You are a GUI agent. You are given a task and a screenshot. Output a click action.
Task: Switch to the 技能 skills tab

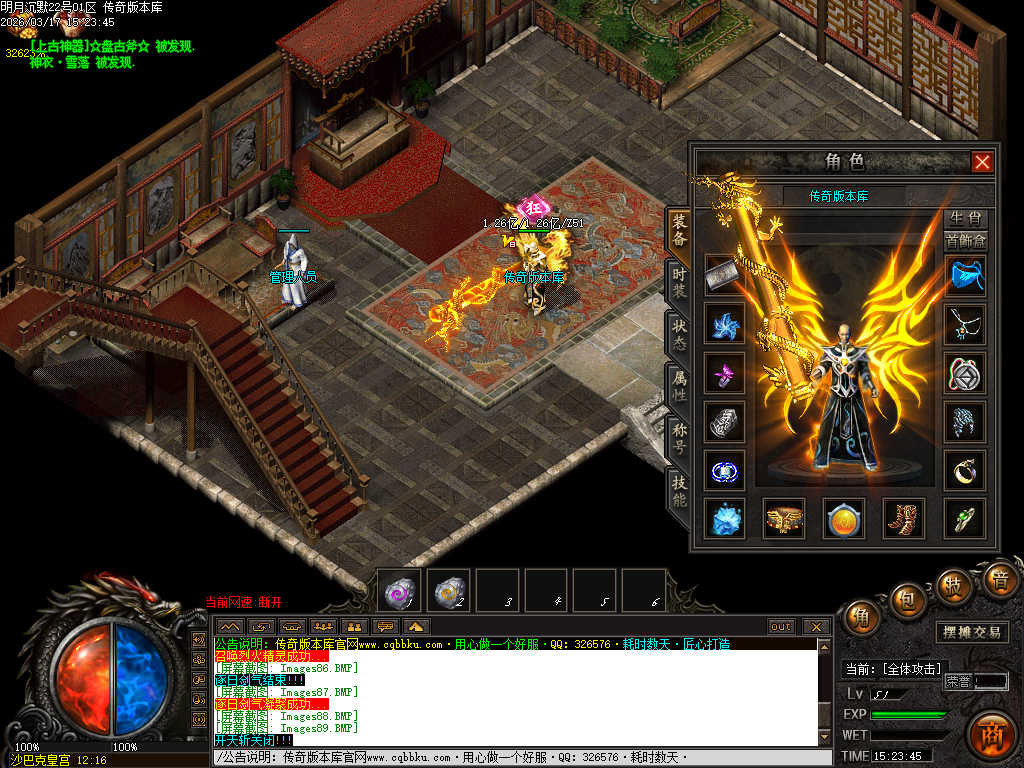(679, 489)
